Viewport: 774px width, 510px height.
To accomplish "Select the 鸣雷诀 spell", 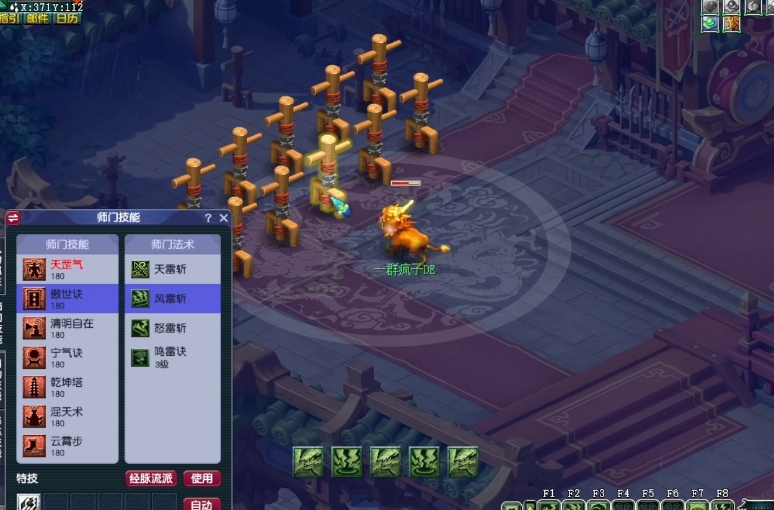I will 172,357.
